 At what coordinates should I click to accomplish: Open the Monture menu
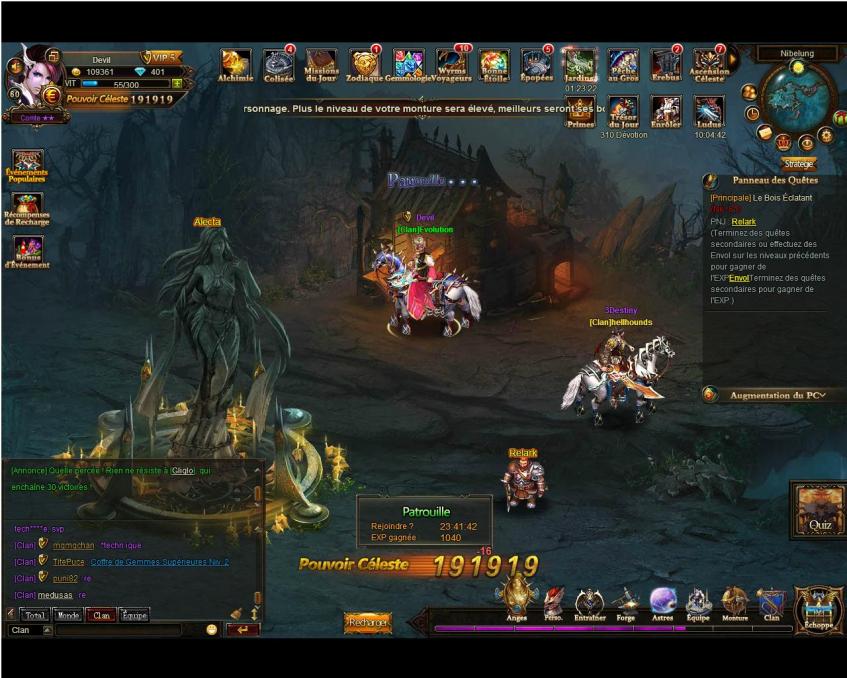coord(735,602)
